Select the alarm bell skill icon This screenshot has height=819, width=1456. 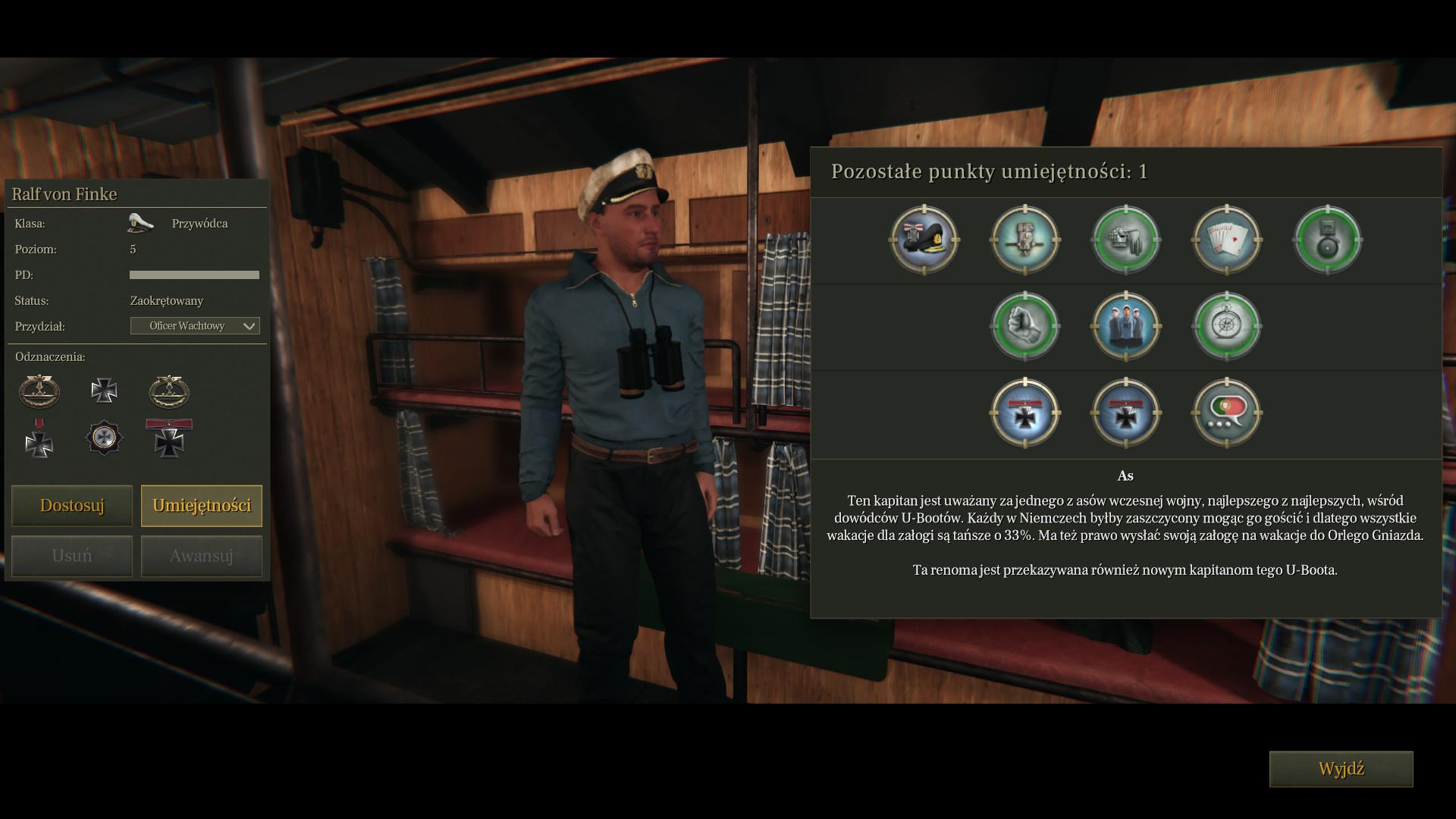[x=1328, y=240]
